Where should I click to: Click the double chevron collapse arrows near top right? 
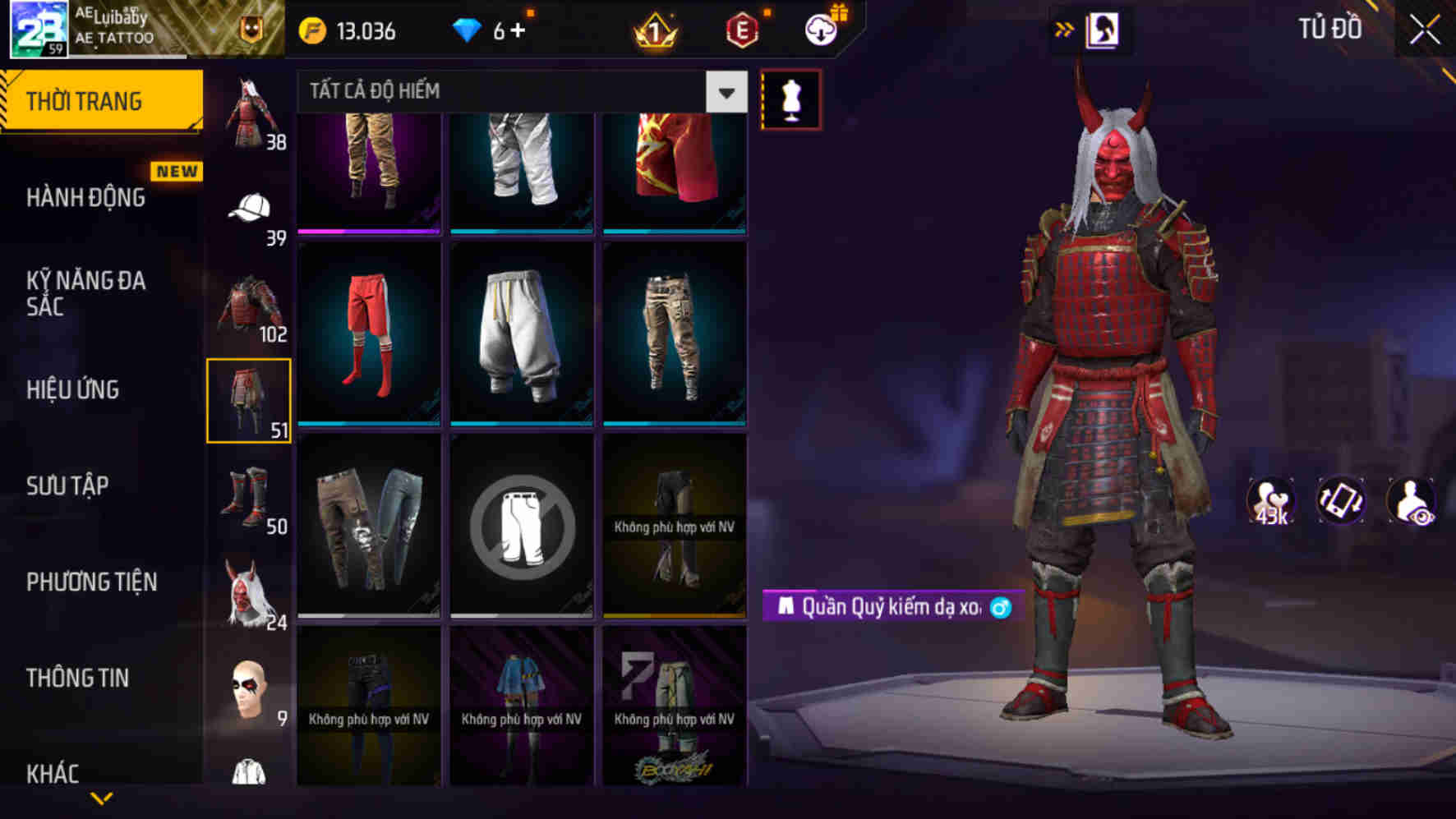click(x=1064, y=26)
